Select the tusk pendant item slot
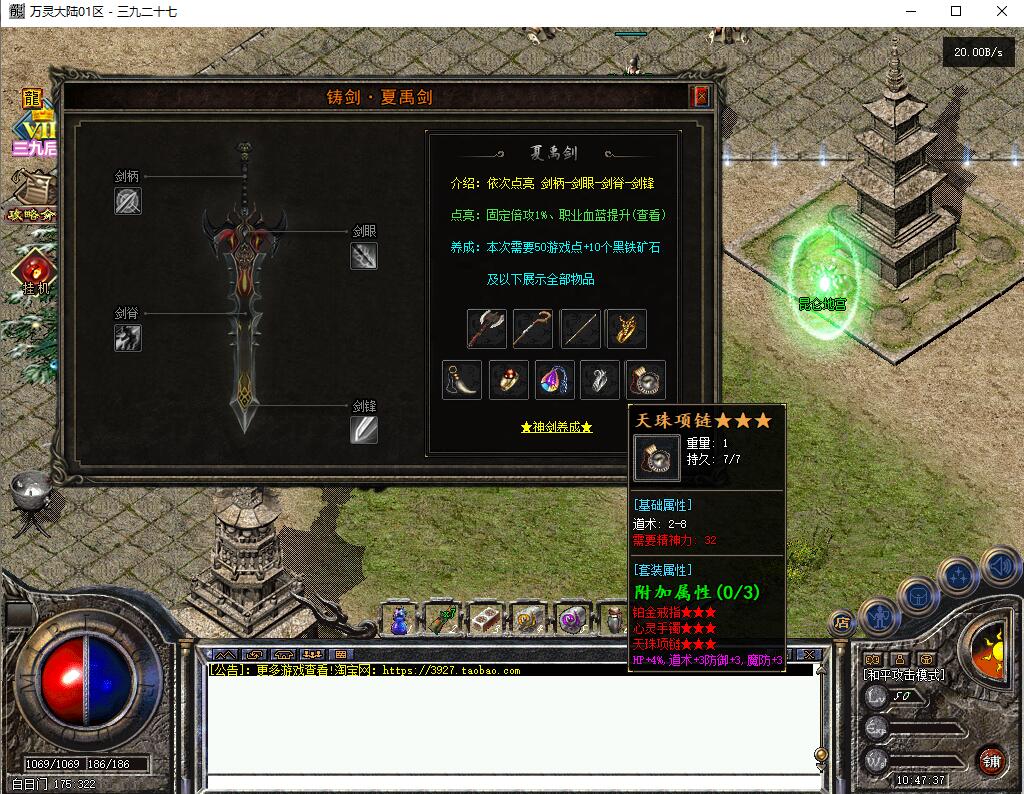The width and height of the screenshot is (1024, 794). click(462, 380)
